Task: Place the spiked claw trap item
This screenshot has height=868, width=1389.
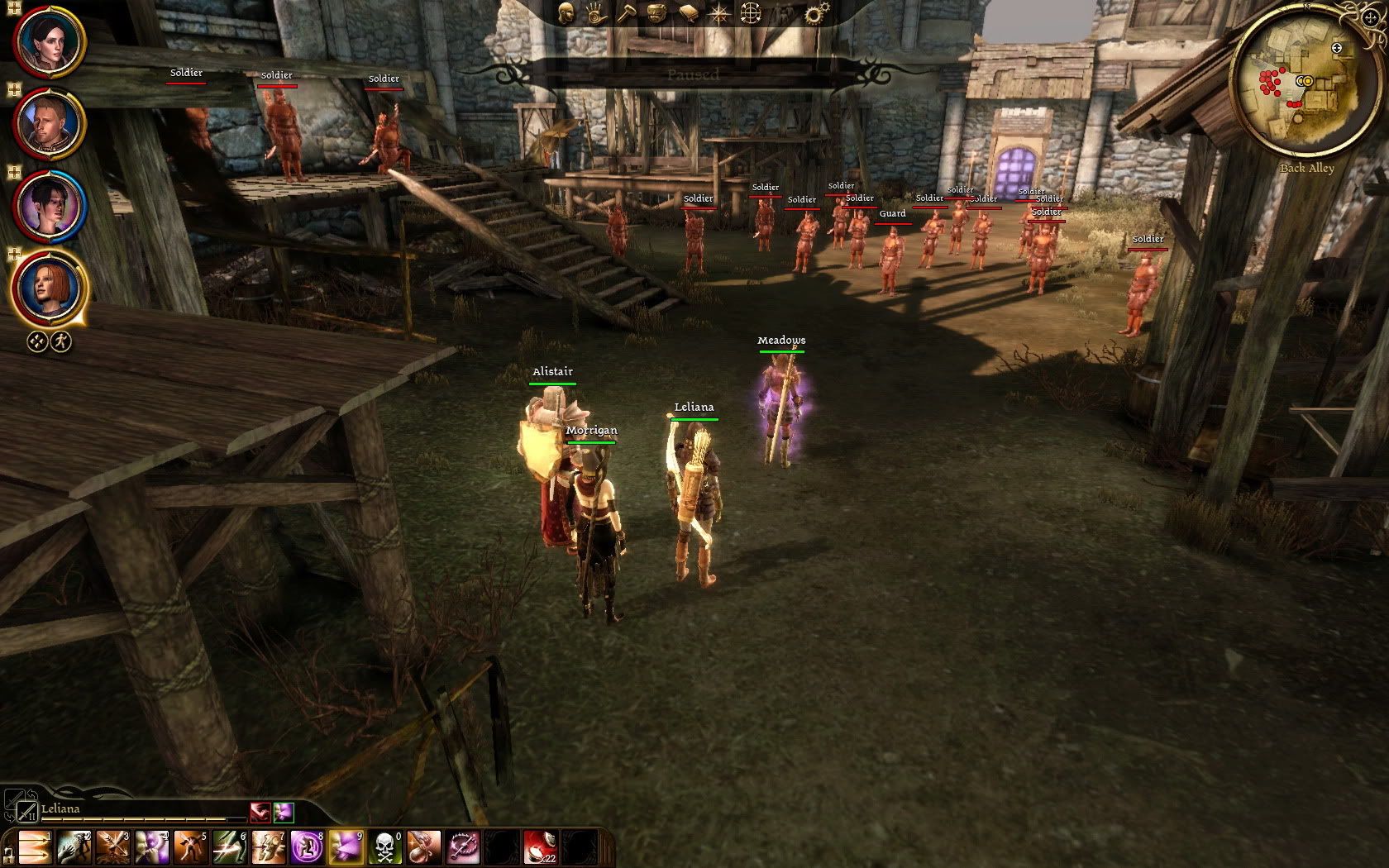Action: pyautogui.click(x=462, y=847)
